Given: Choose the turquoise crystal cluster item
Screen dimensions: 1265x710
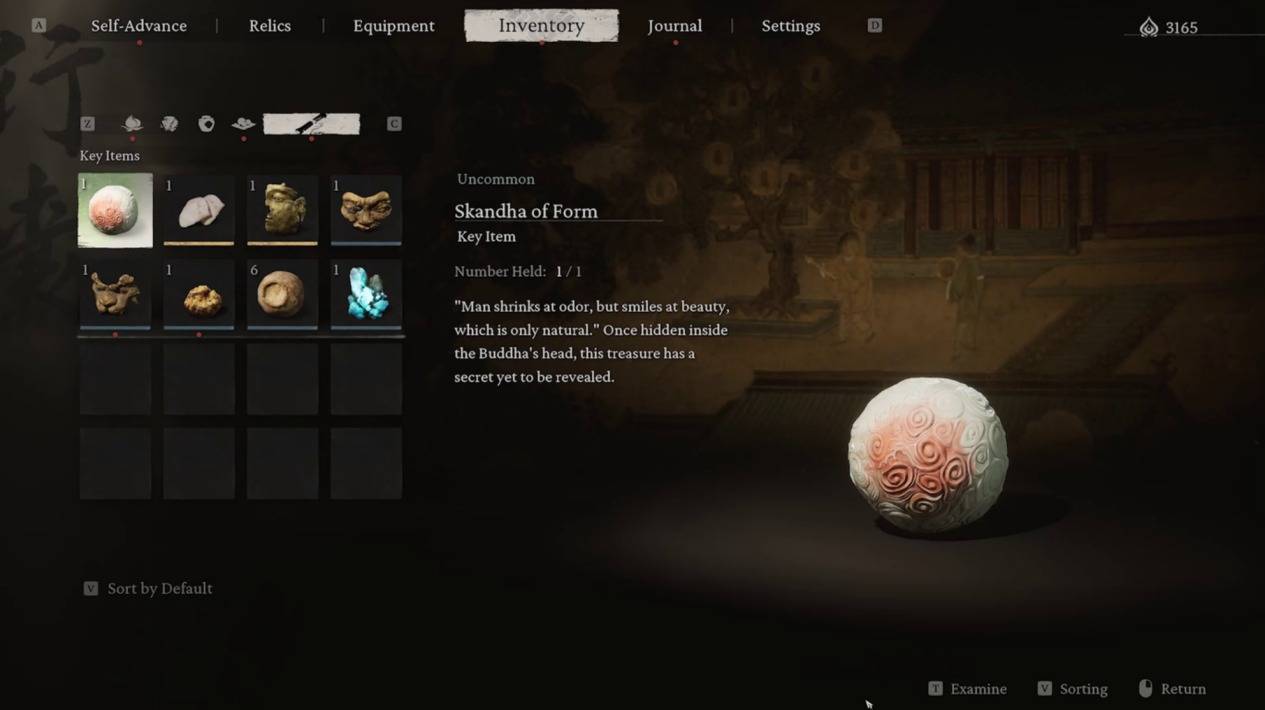Looking at the screenshot, I should point(366,294).
